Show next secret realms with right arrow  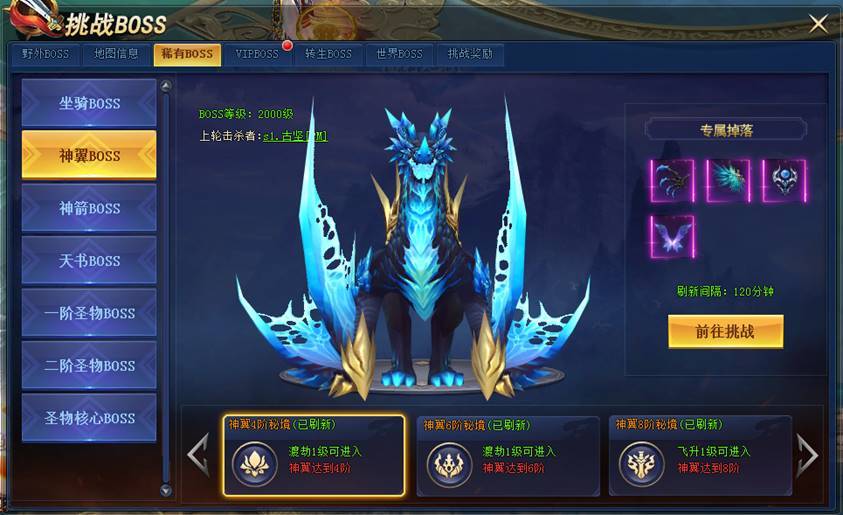807,456
